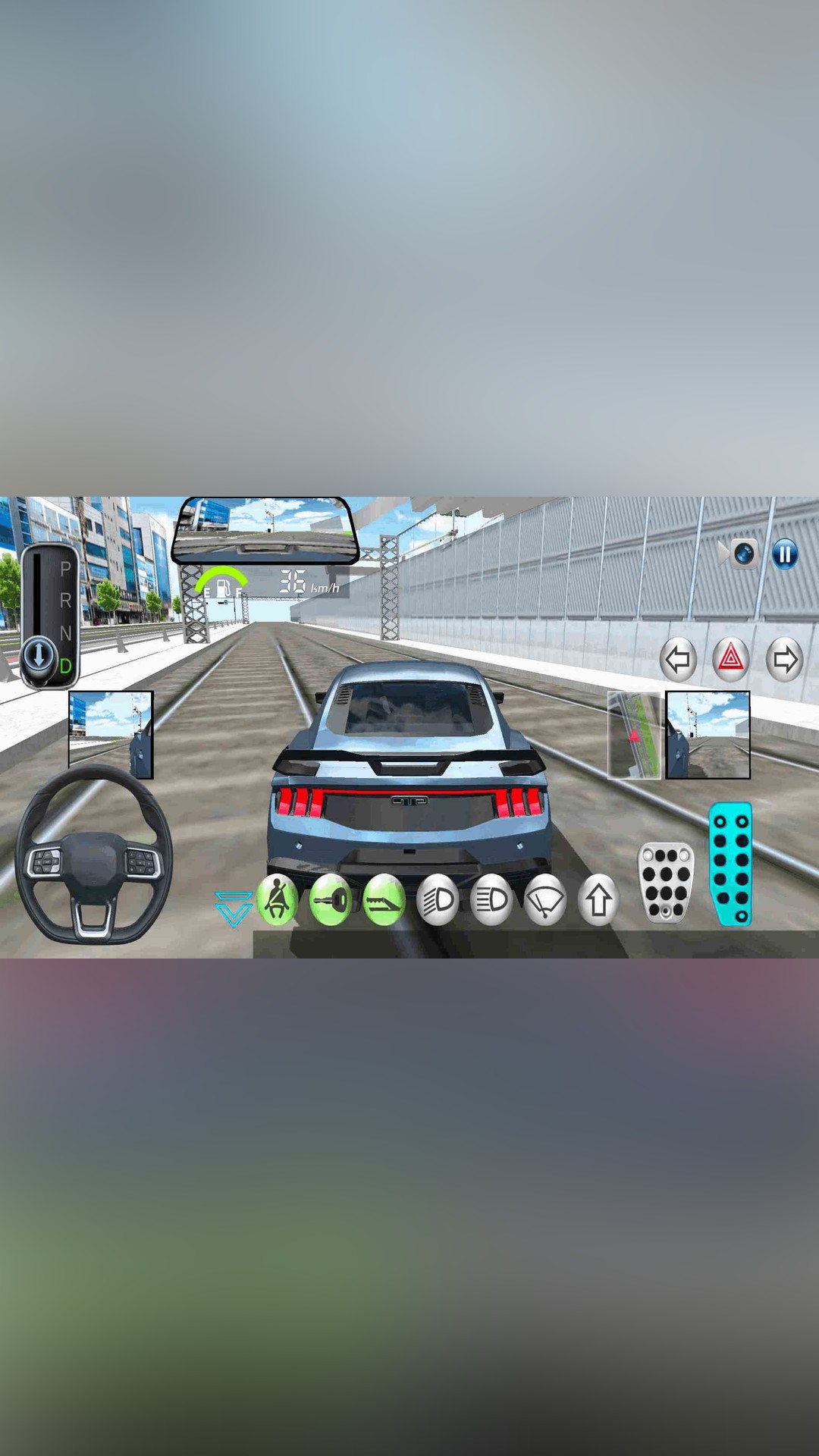This screenshot has width=819, height=1456.
Task: Turn on the low beam headlights
Action: [438, 900]
